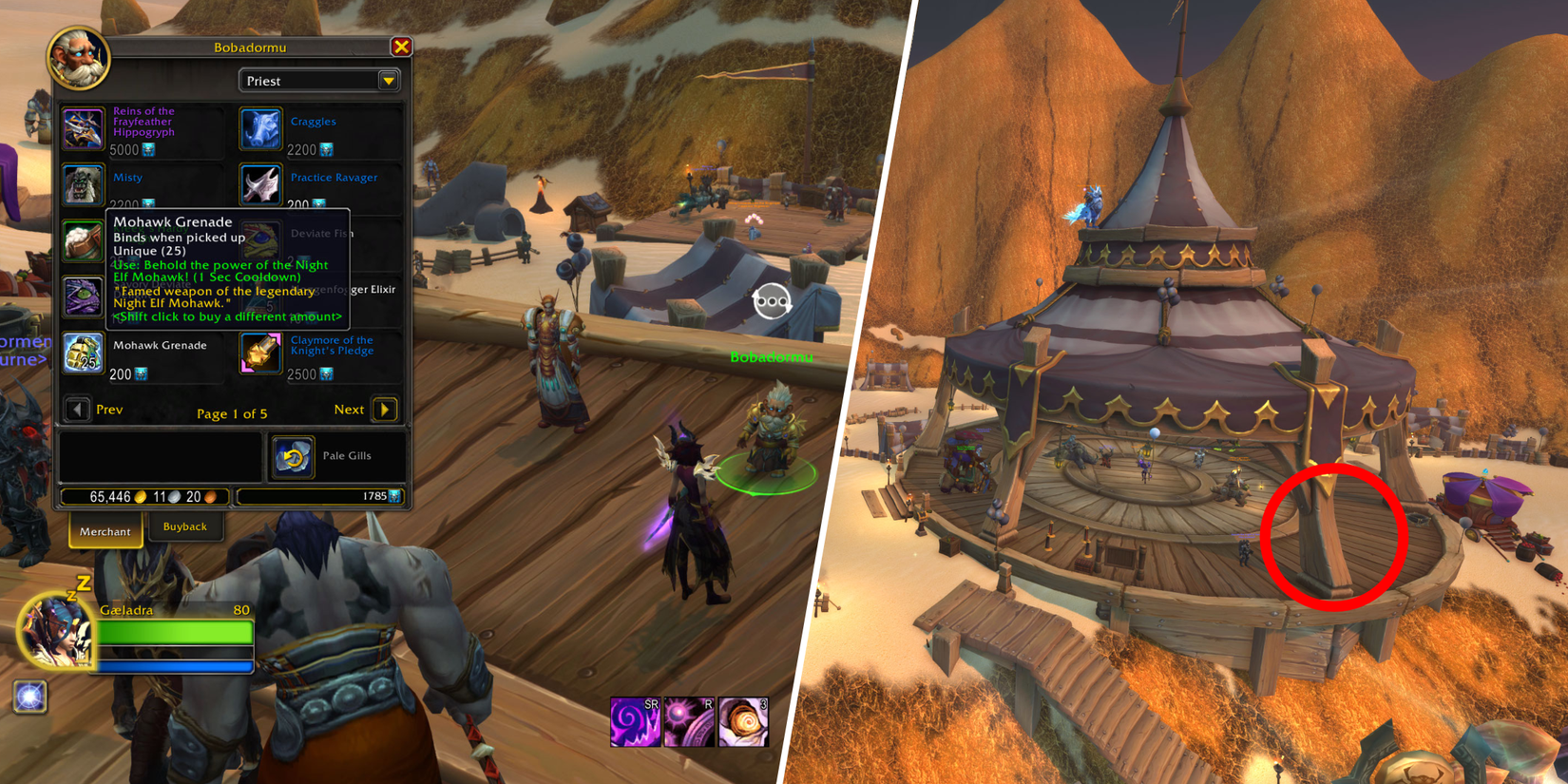
Task: Switch to the Buyback tab
Action: point(186,526)
